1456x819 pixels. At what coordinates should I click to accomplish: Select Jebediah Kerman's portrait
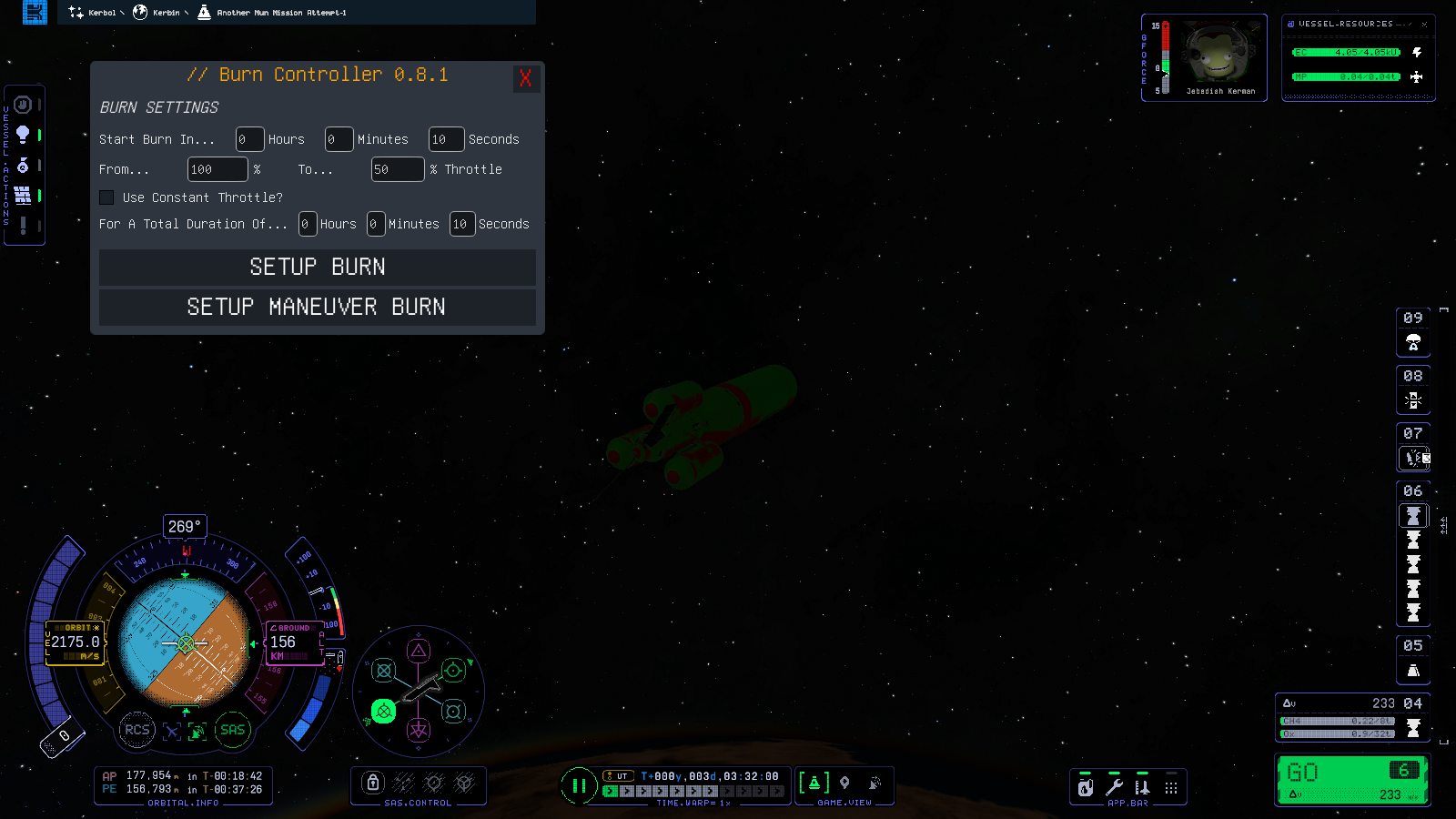point(1218,55)
